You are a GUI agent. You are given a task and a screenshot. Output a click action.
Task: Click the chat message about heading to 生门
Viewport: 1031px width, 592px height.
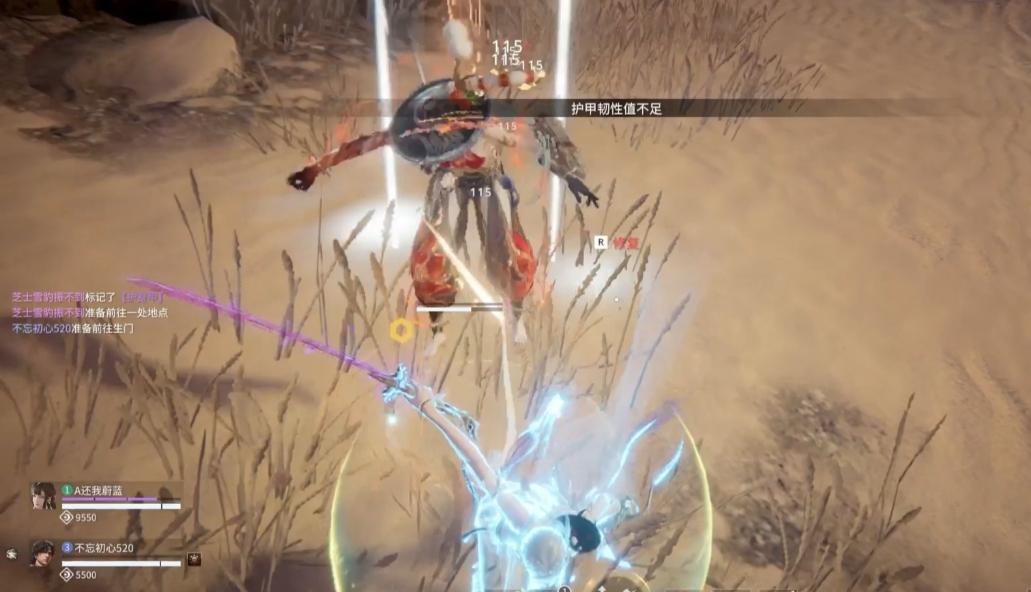pyautogui.click(x=72, y=328)
